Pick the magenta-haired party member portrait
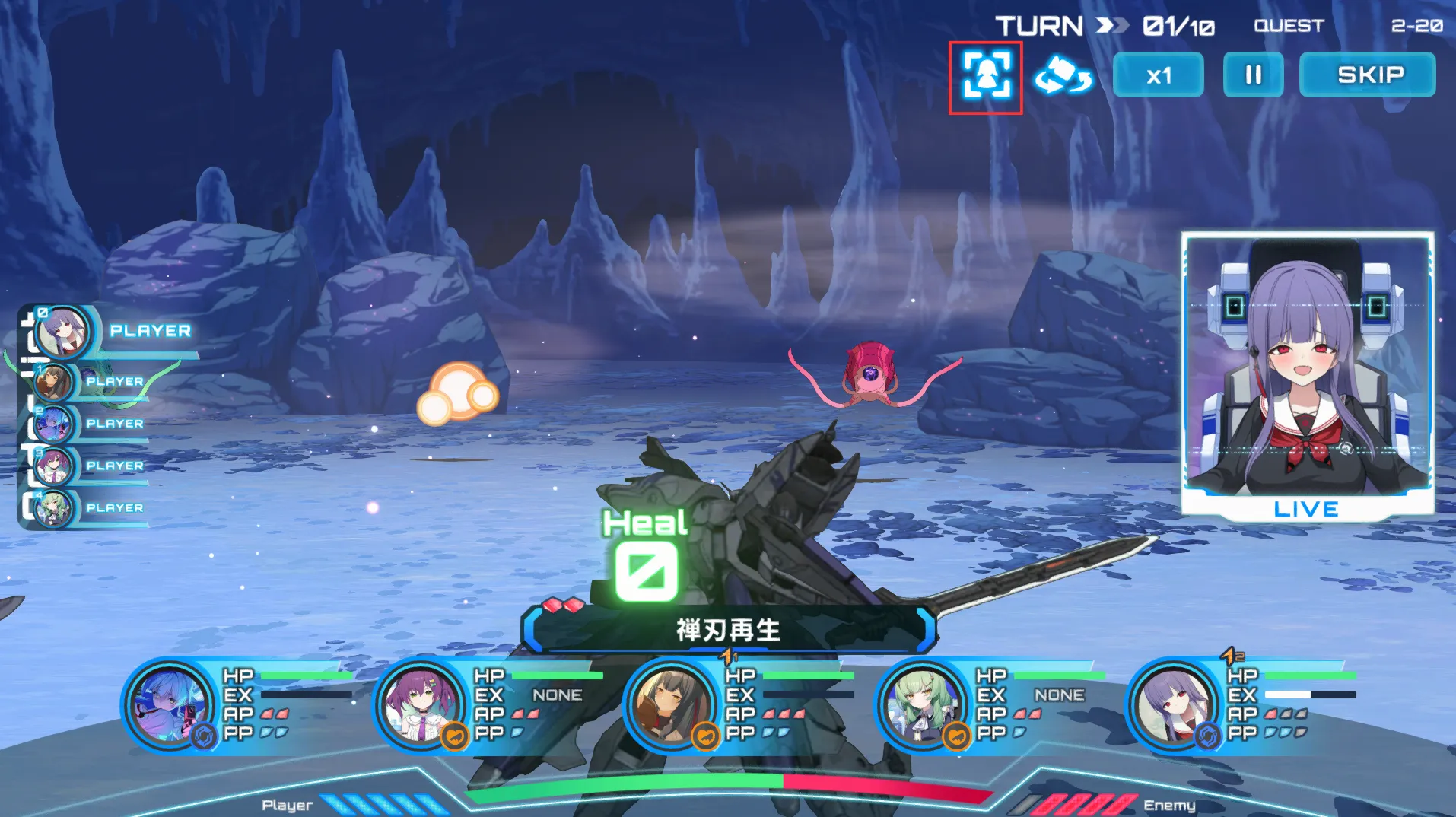Screen dimensions: 1456x817 pyautogui.click(x=420, y=704)
